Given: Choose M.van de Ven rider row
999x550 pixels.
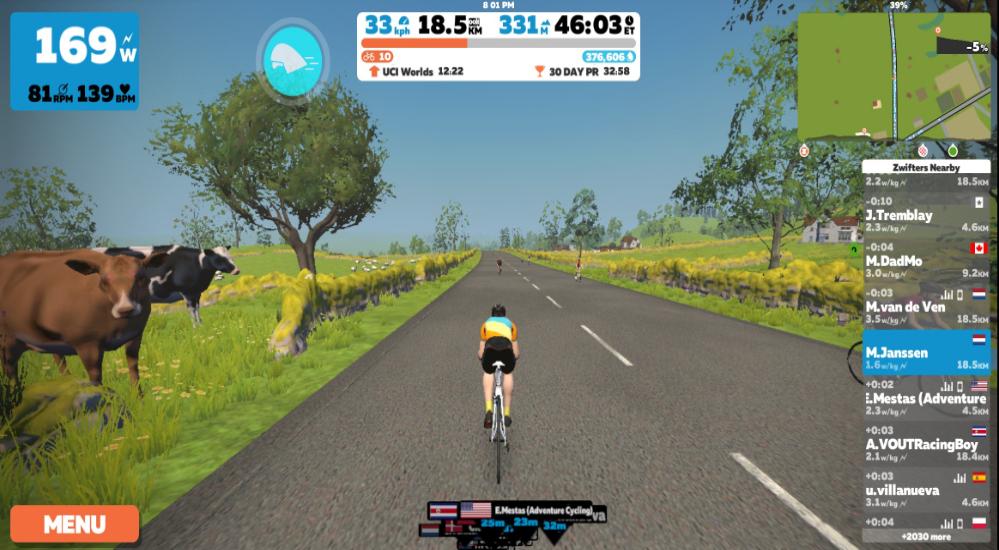Looking at the screenshot, I should (925, 306).
